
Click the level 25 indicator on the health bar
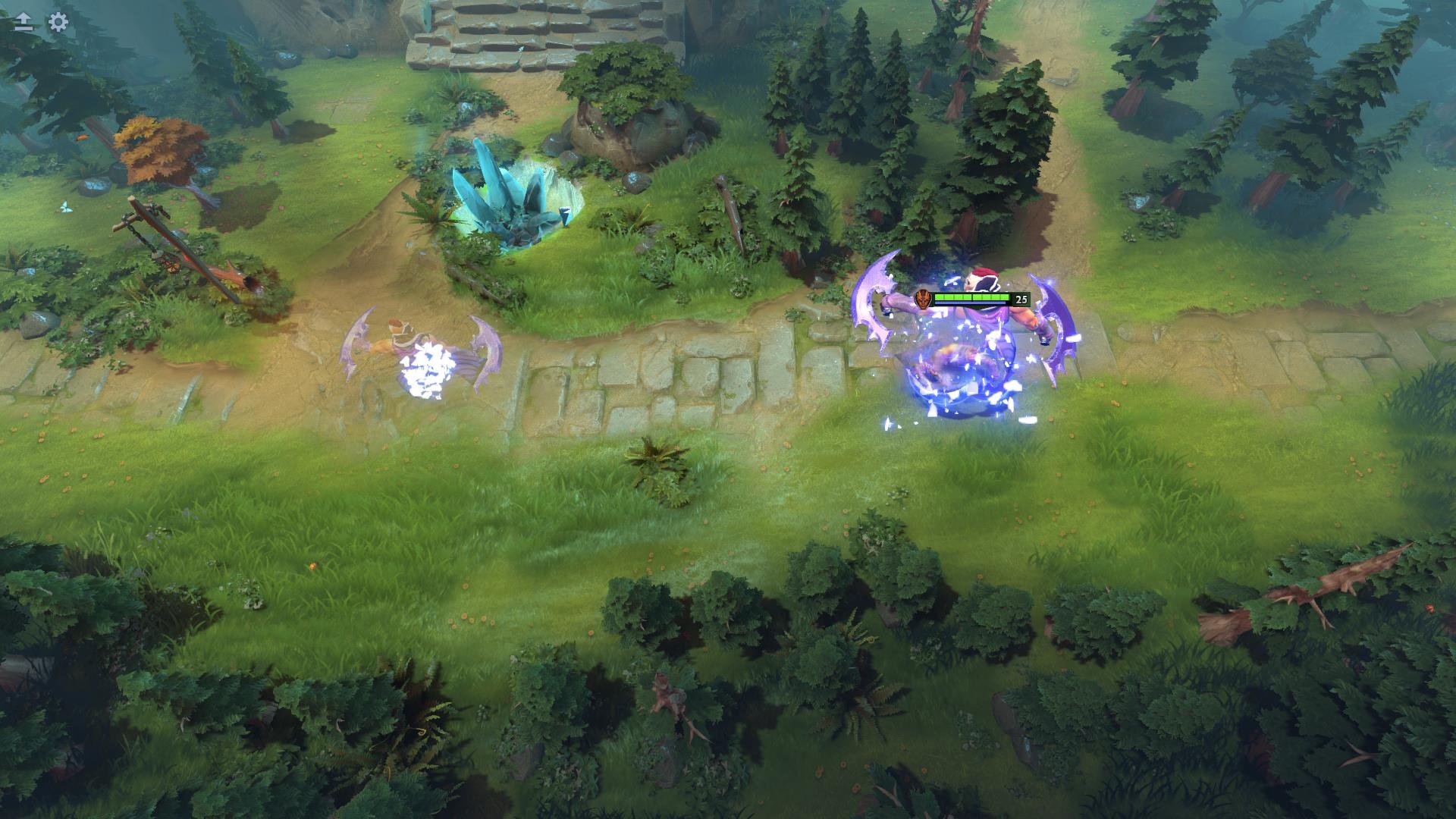1021,298
